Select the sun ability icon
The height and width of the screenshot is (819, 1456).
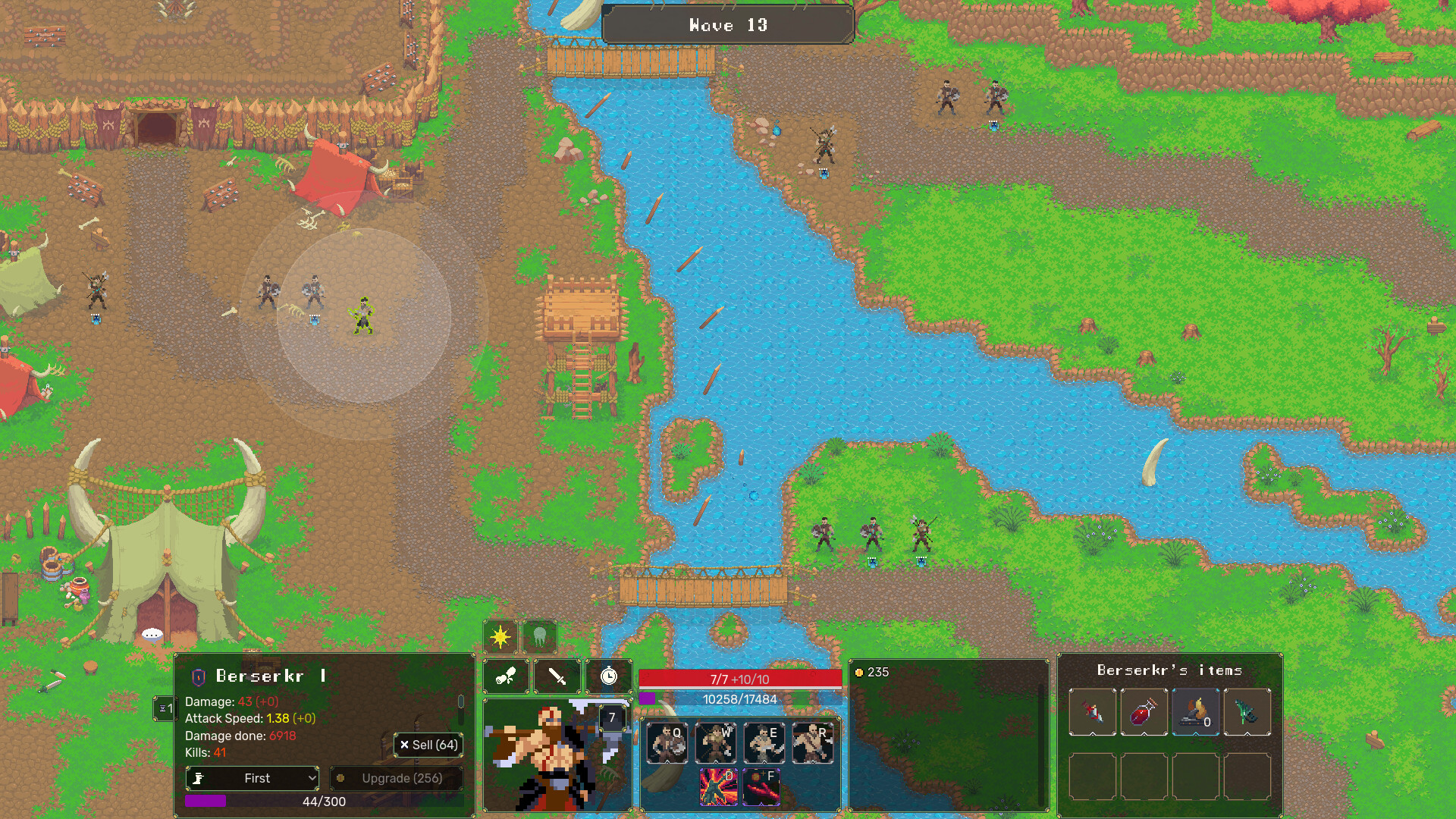tap(501, 637)
